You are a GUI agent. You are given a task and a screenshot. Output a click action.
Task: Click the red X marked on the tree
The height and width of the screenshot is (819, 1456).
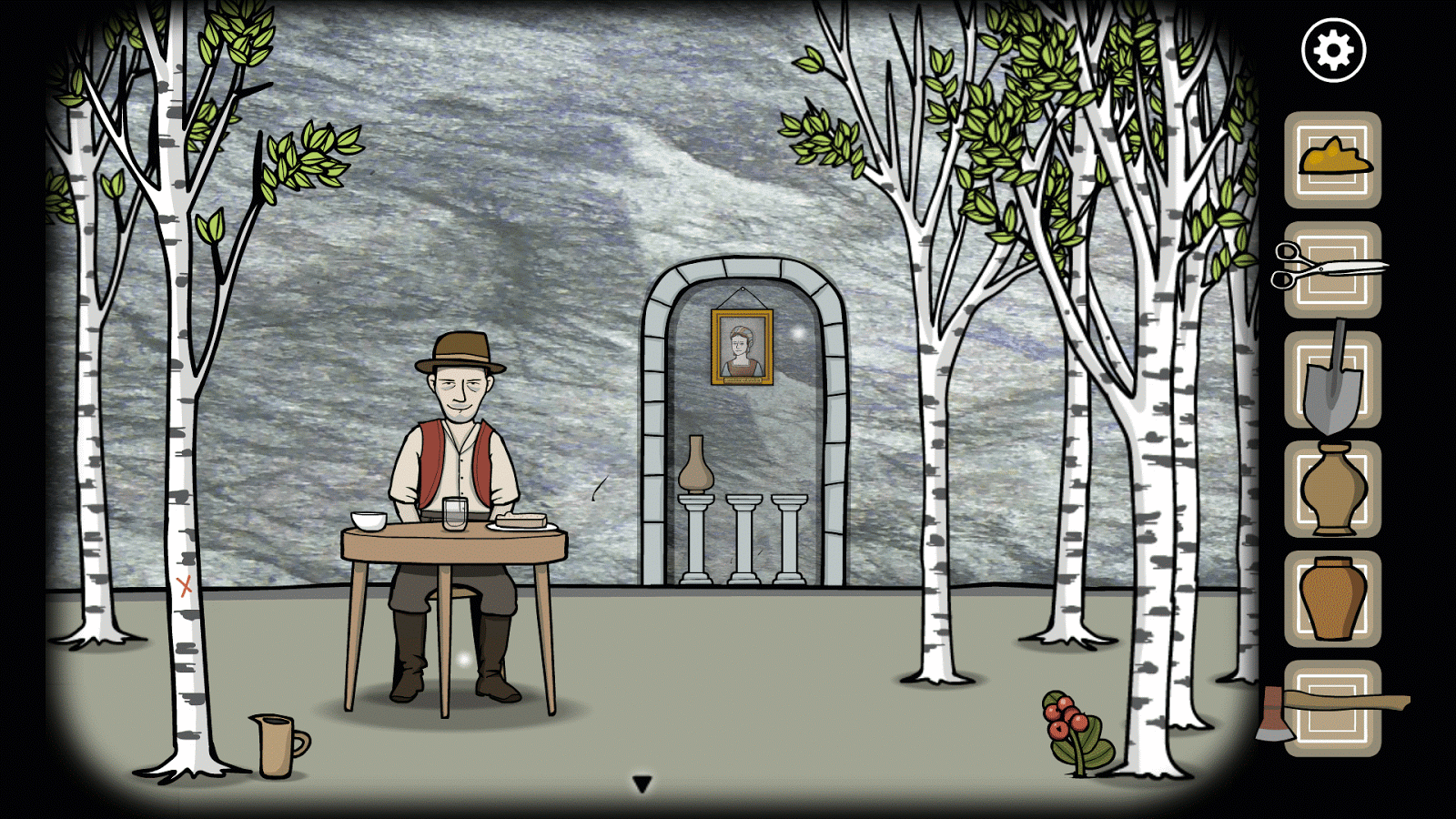pos(183,585)
